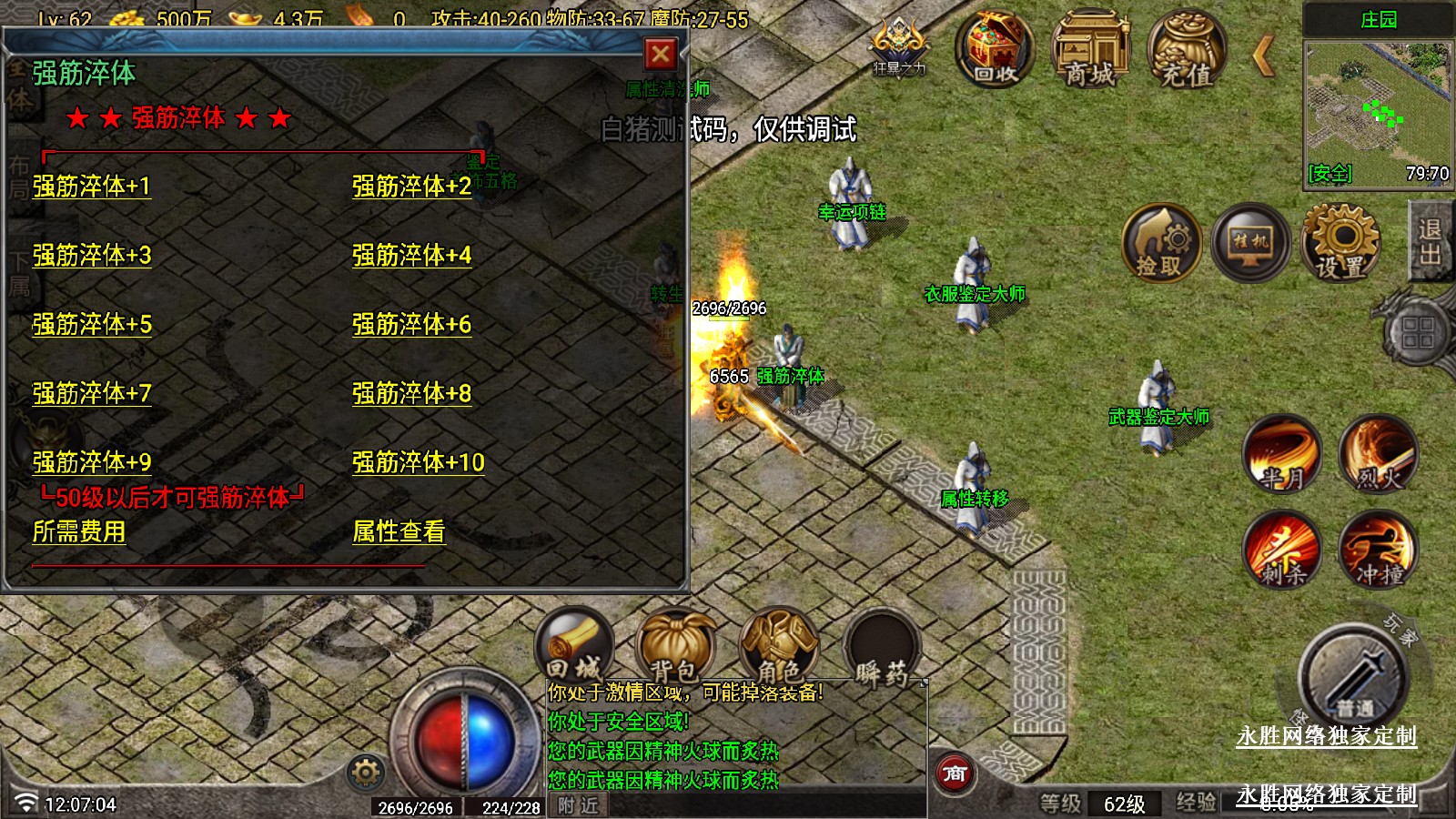Open the 商城 shop

coord(1090,50)
